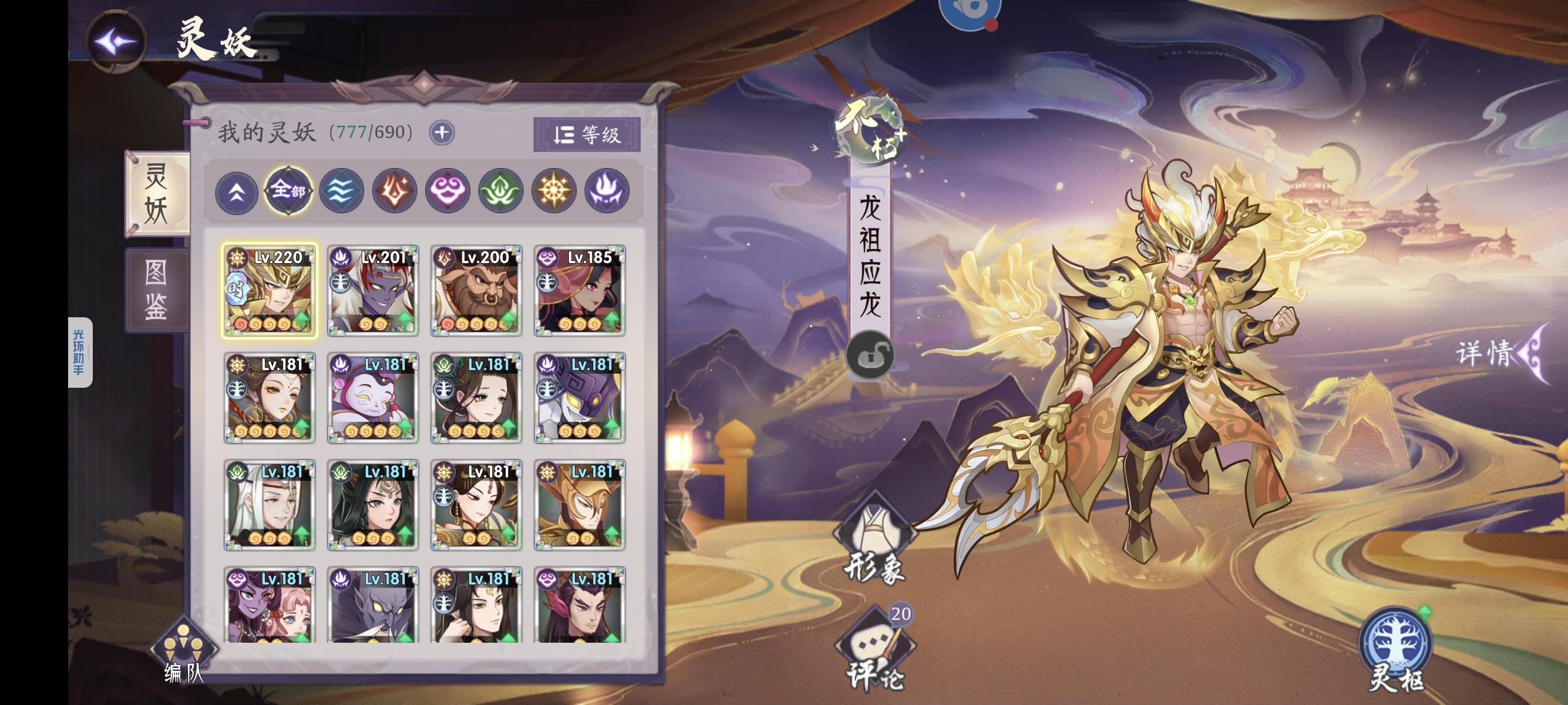Select the fire element filter icon
The image size is (1568, 705).
(x=393, y=192)
